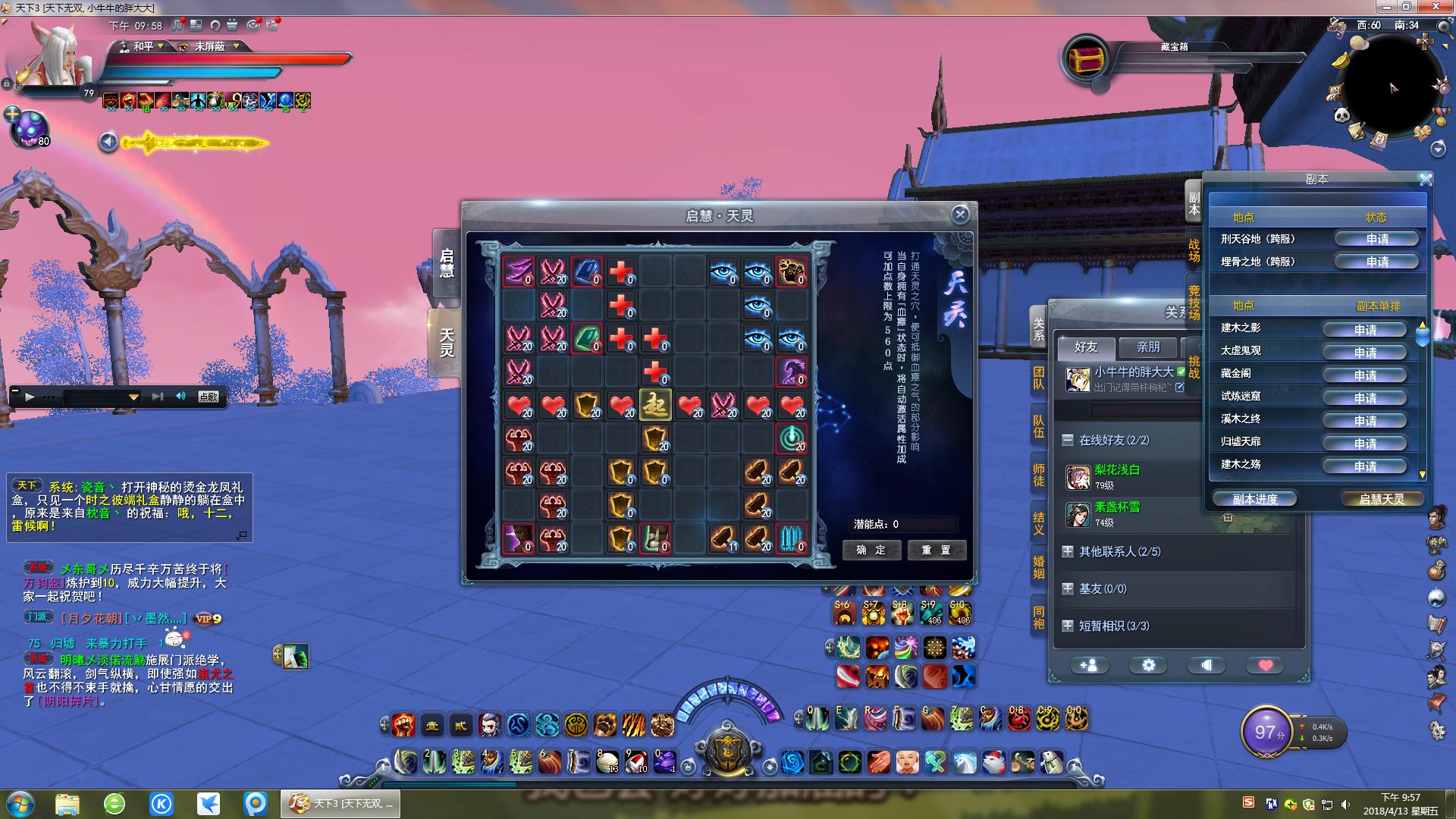The width and height of the screenshot is (1456, 819).
Task: Expand the 短暂相识 group
Action: (x=1068, y=626)
